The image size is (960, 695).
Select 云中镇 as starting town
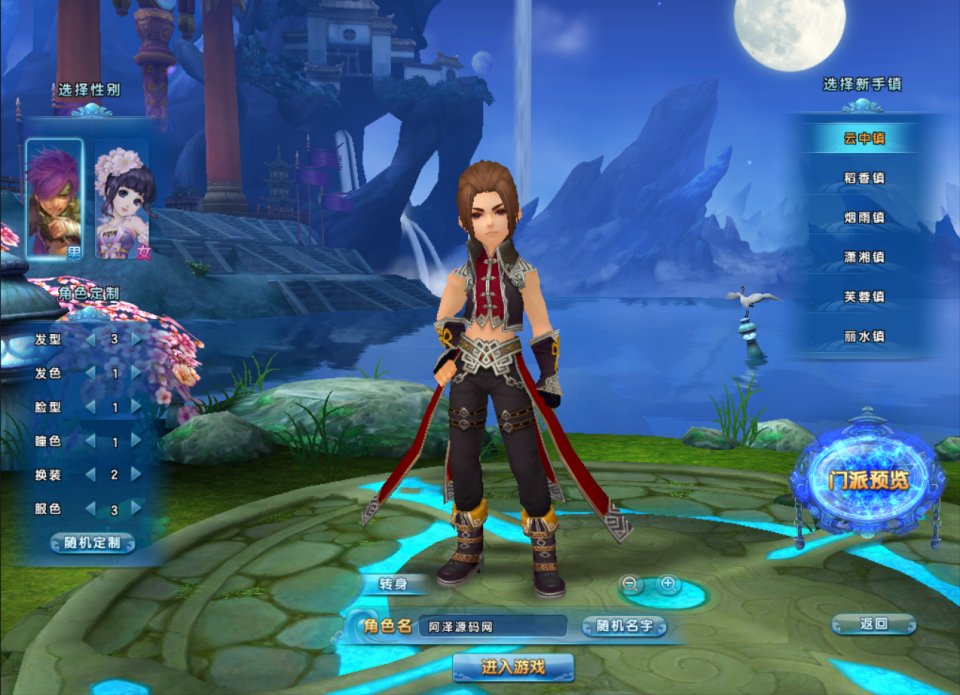coord(864,138)
